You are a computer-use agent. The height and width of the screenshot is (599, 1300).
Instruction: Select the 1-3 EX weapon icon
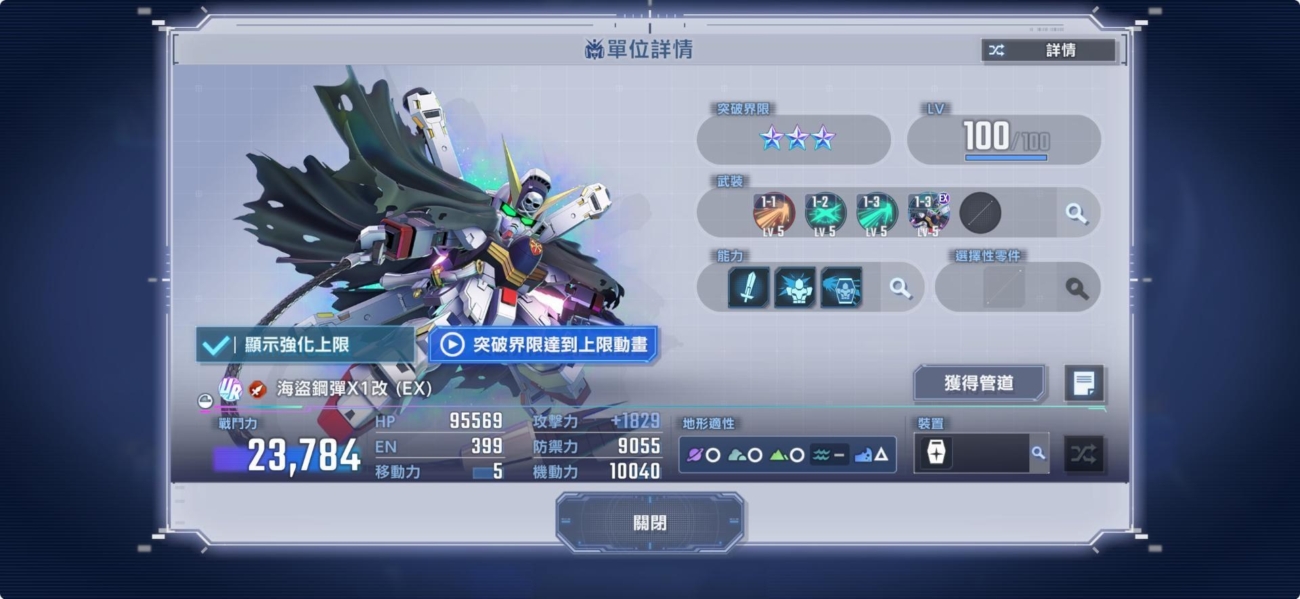(928, 212)
